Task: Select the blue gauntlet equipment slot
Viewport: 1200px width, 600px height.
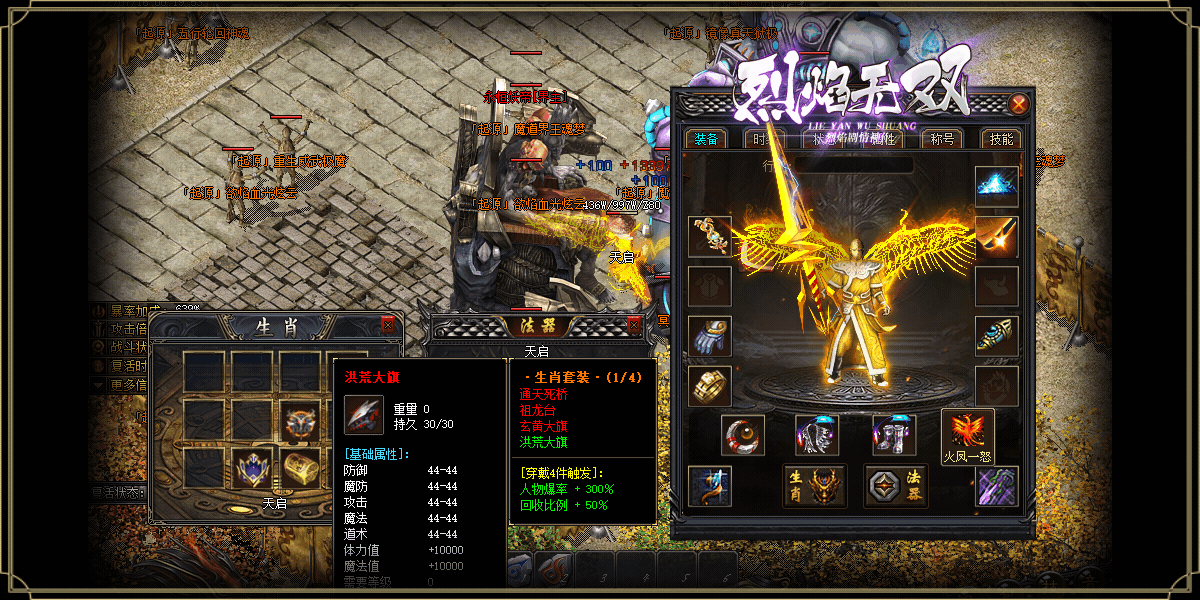Action: click(710, 336)
